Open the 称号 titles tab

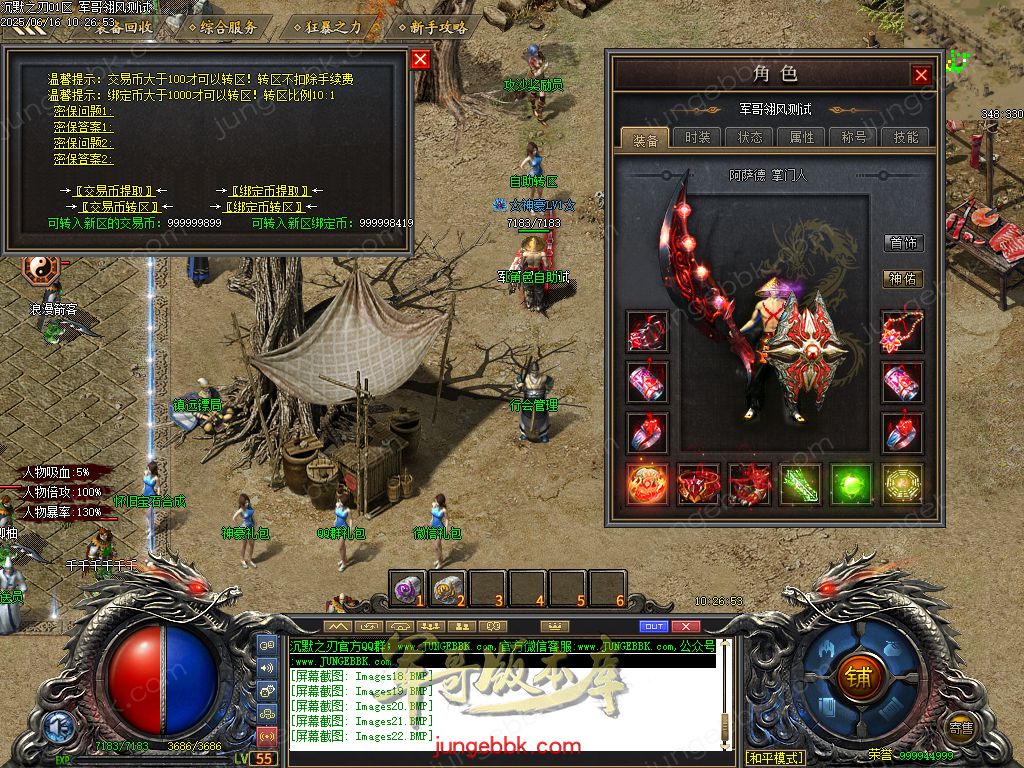(x=854, y=138)
